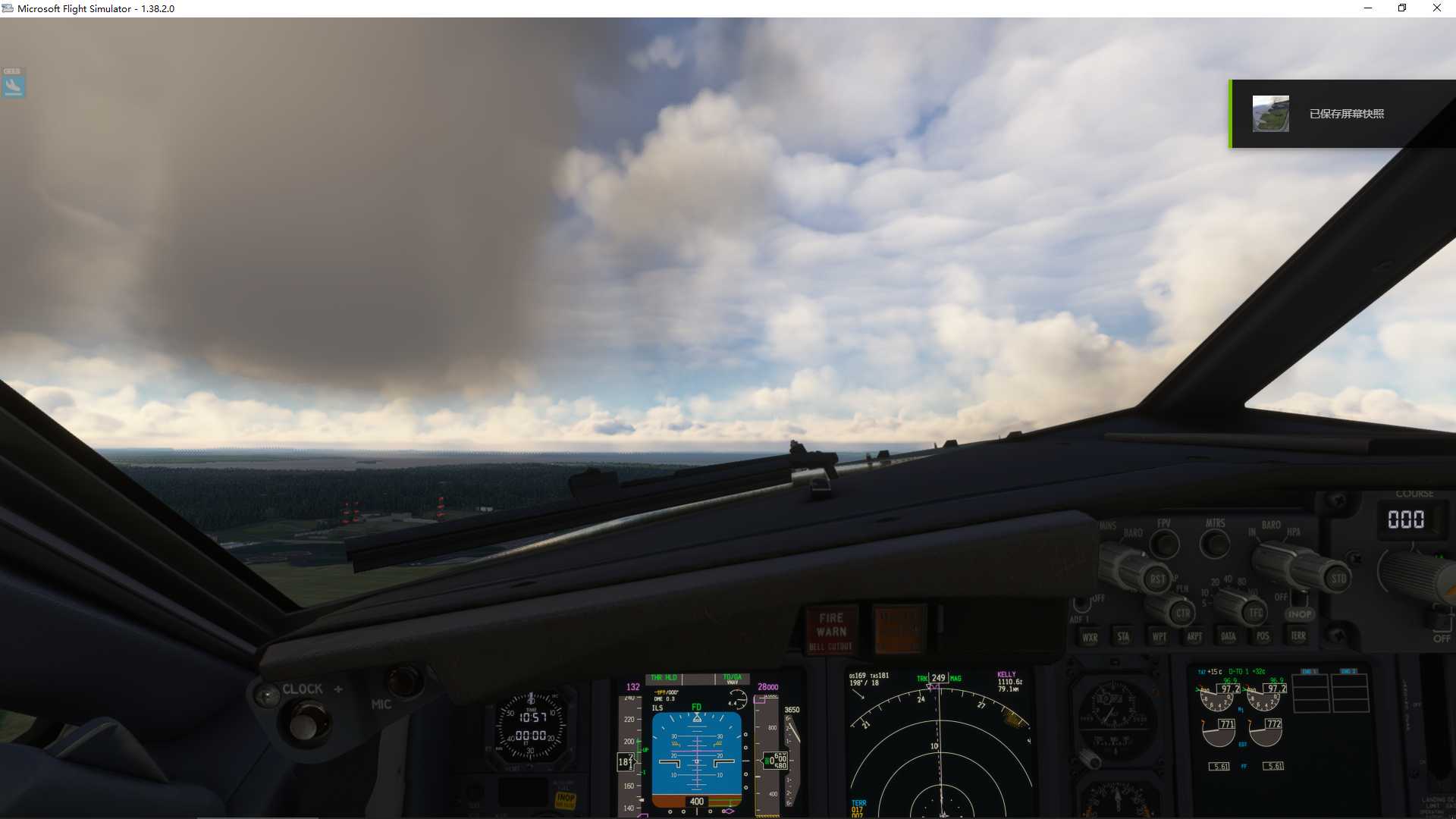This screenshot has width=1456, height=819.
Task: Click the saved screenshot notification thumbnail
Action: [x=1272, y=113]
